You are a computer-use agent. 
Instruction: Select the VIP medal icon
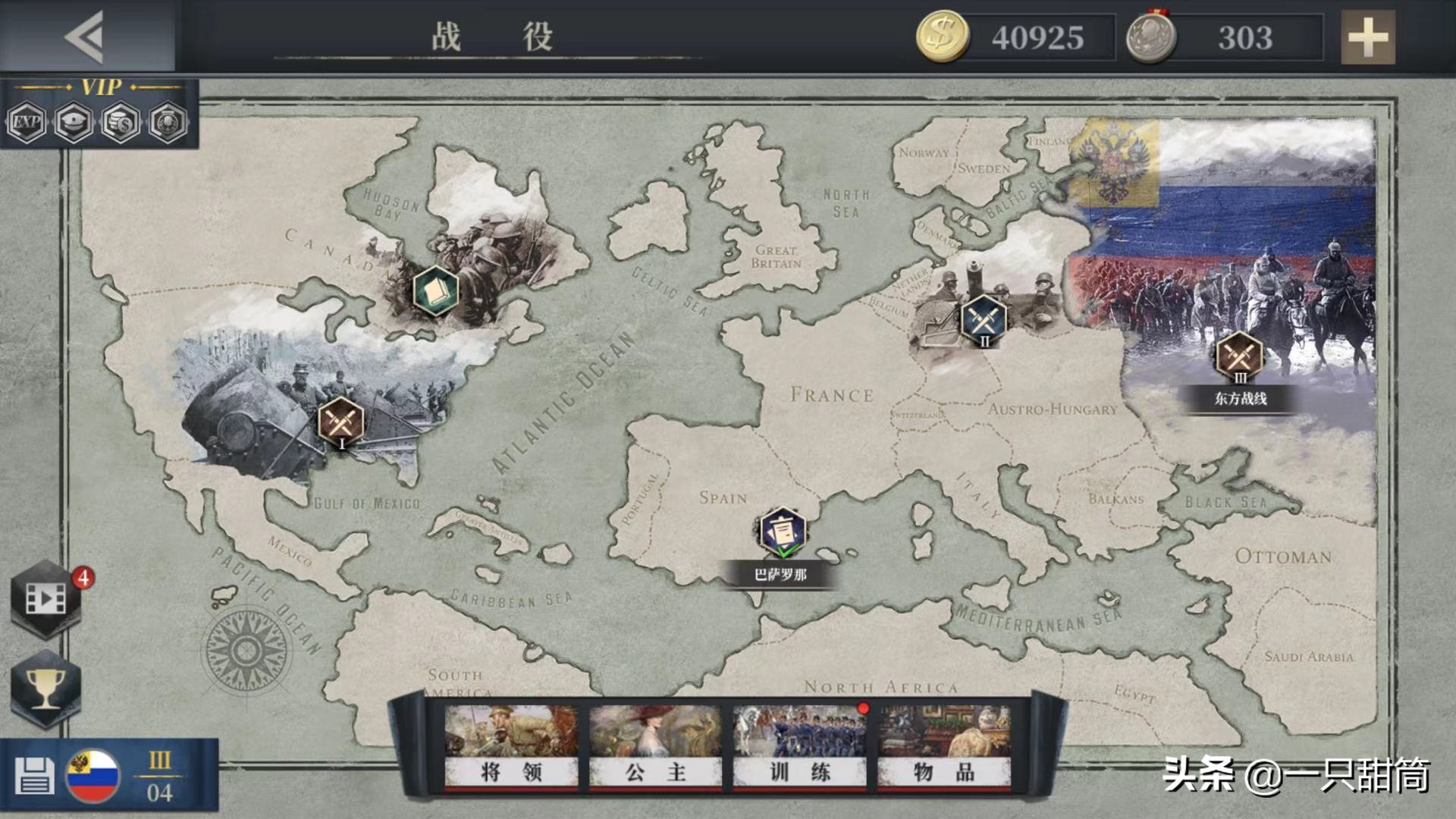(x=168, y=121)
